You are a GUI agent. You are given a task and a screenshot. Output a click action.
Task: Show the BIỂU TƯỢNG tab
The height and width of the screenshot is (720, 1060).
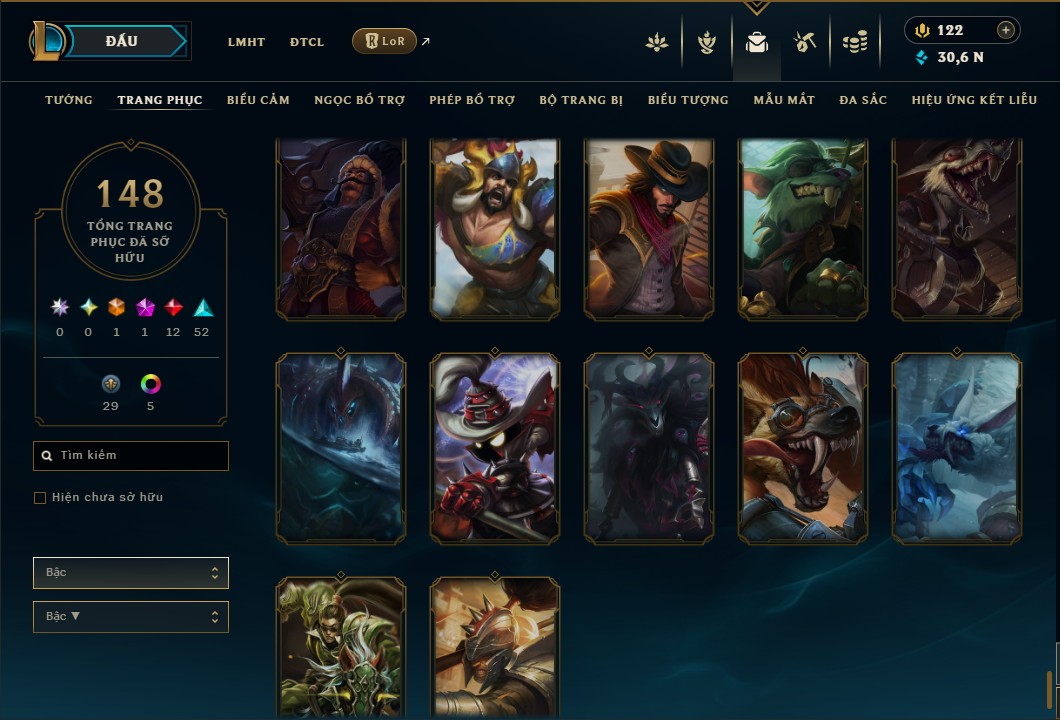pyautogui.click(x=688, y=100)
